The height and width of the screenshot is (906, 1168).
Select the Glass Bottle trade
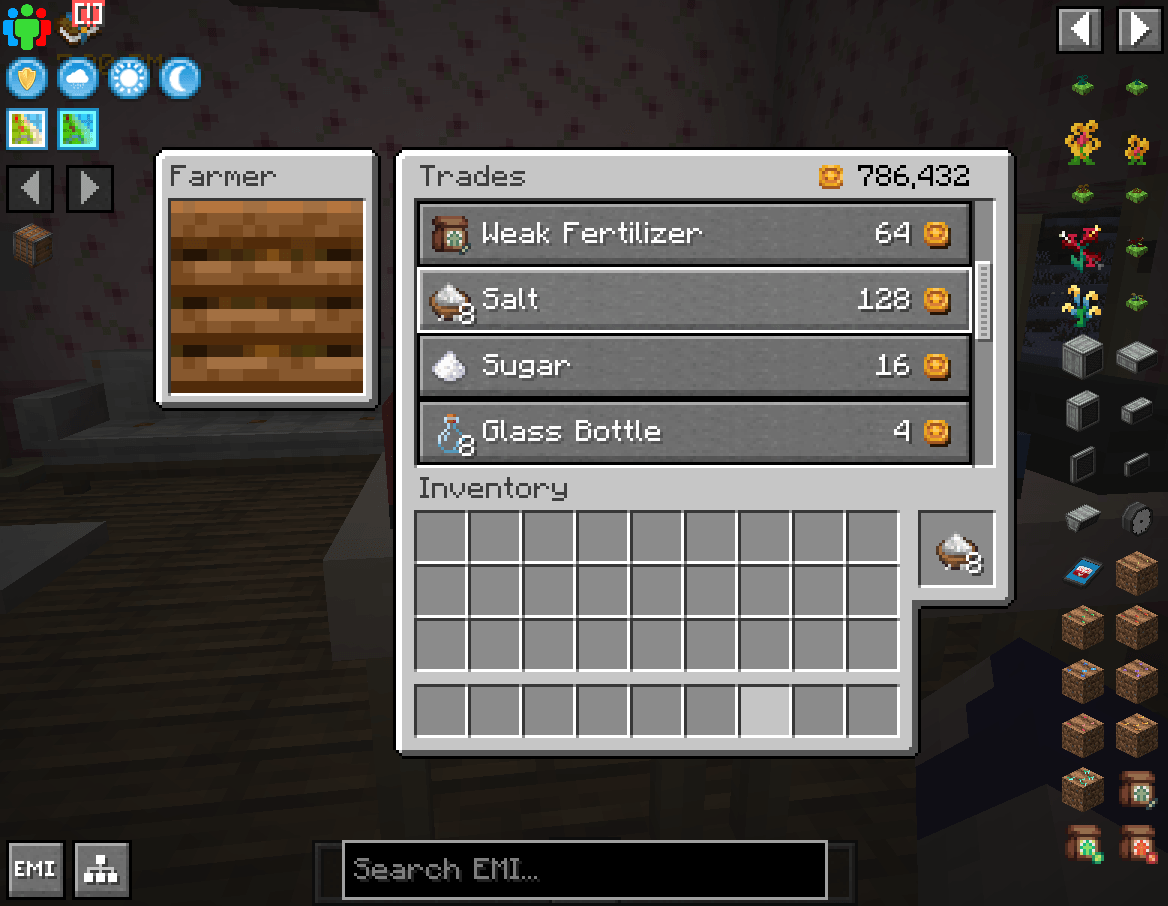tap(693, 432)
